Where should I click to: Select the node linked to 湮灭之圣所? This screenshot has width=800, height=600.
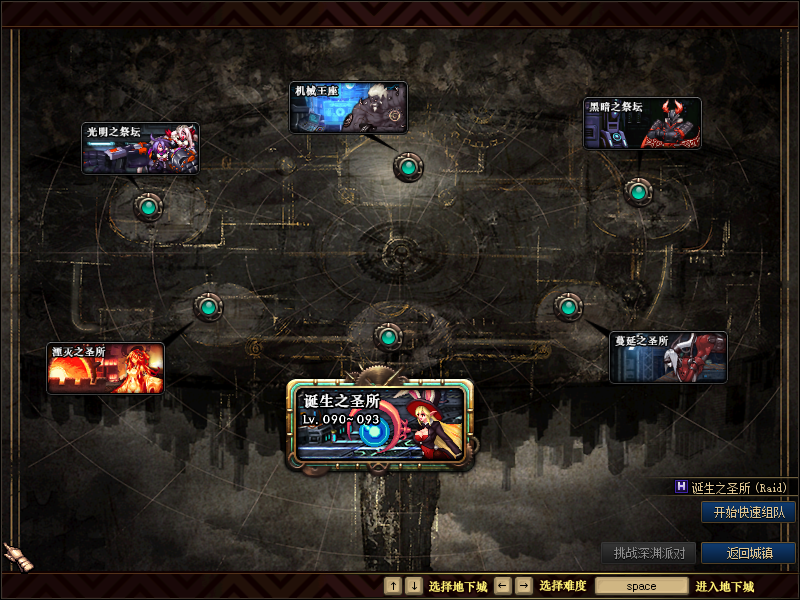pyautogui.click(x=207, y=307)
